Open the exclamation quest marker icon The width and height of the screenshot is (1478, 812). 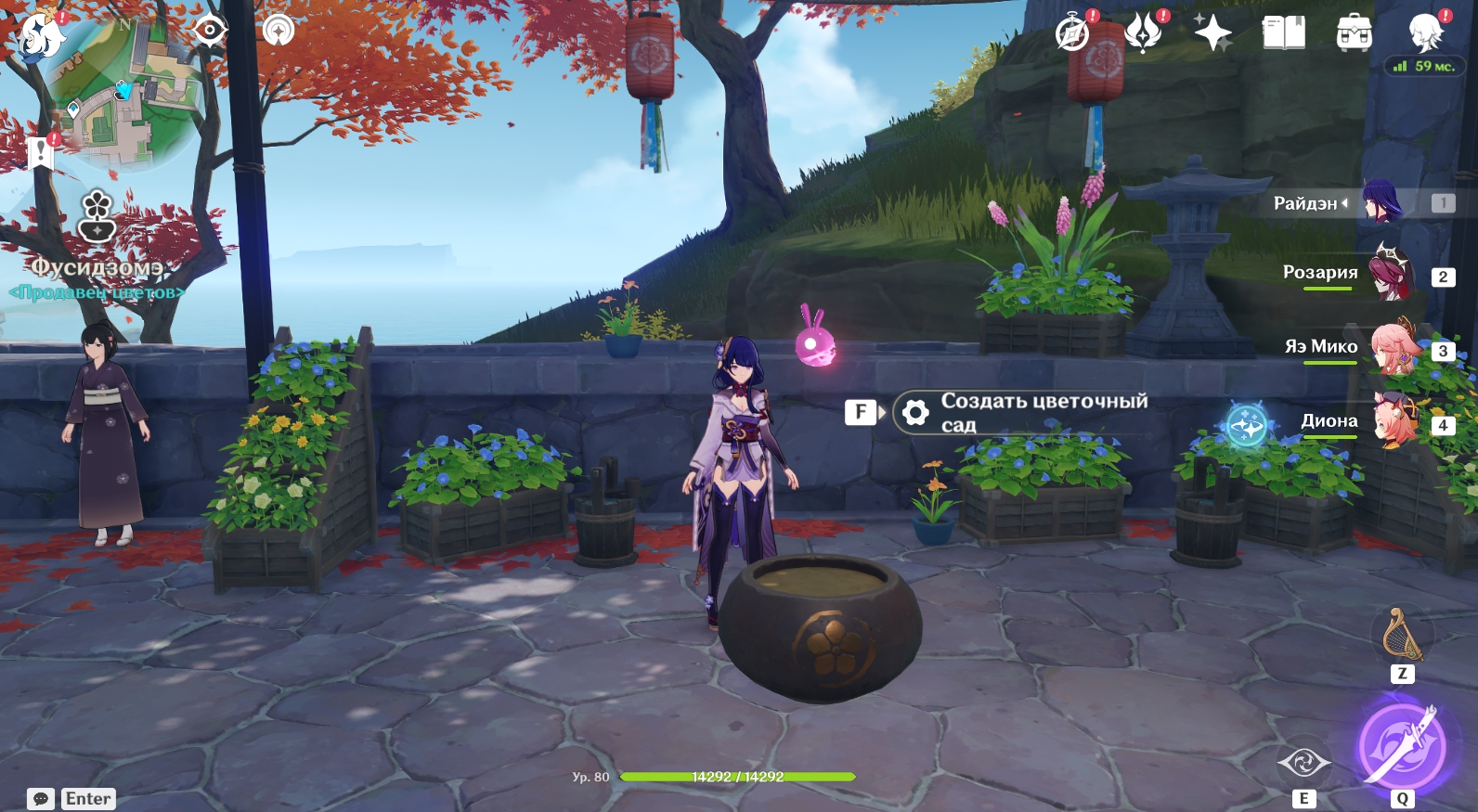(x=40, y=152)
